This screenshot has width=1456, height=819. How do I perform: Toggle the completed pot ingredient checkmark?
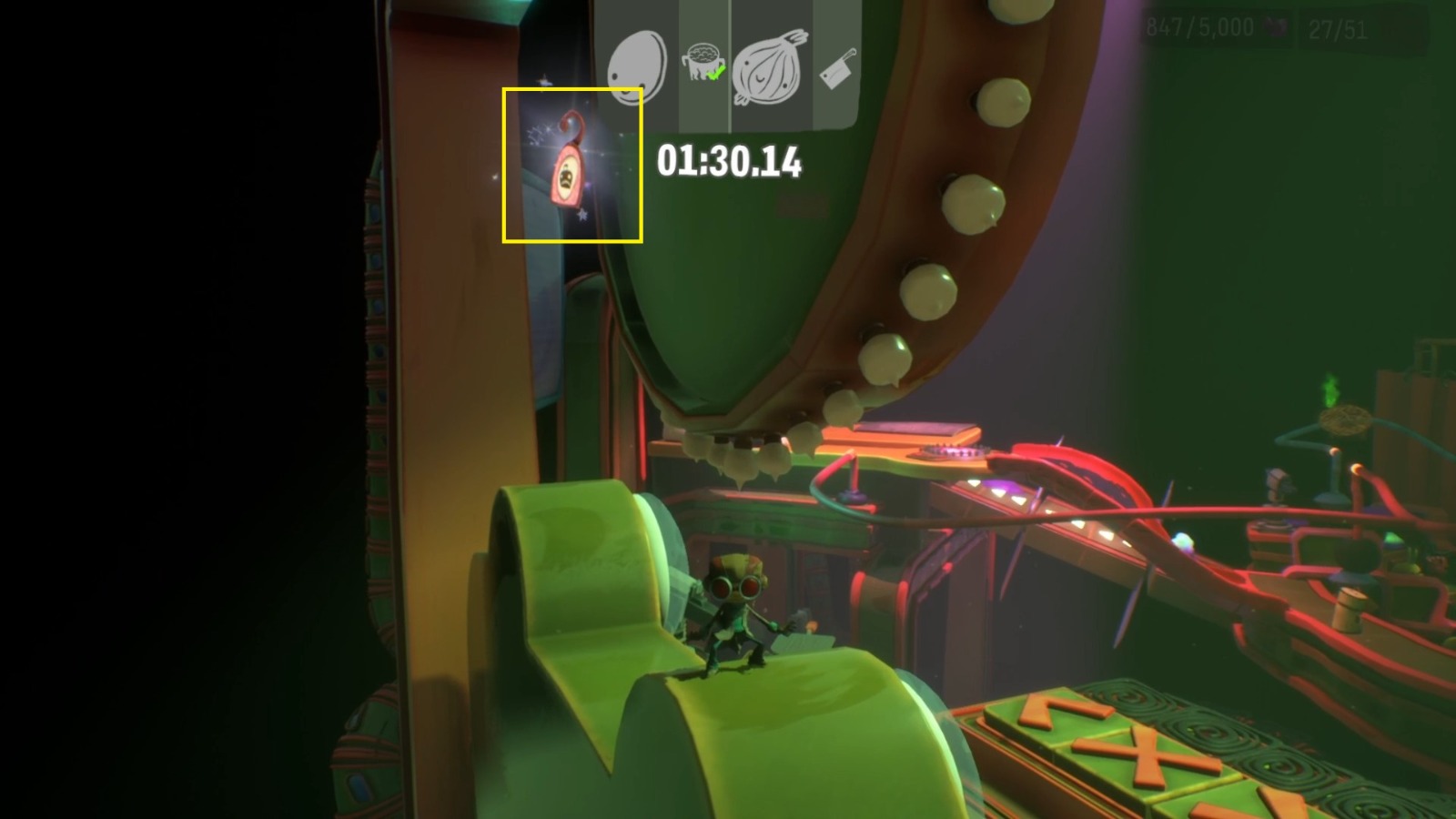point(716,71)
